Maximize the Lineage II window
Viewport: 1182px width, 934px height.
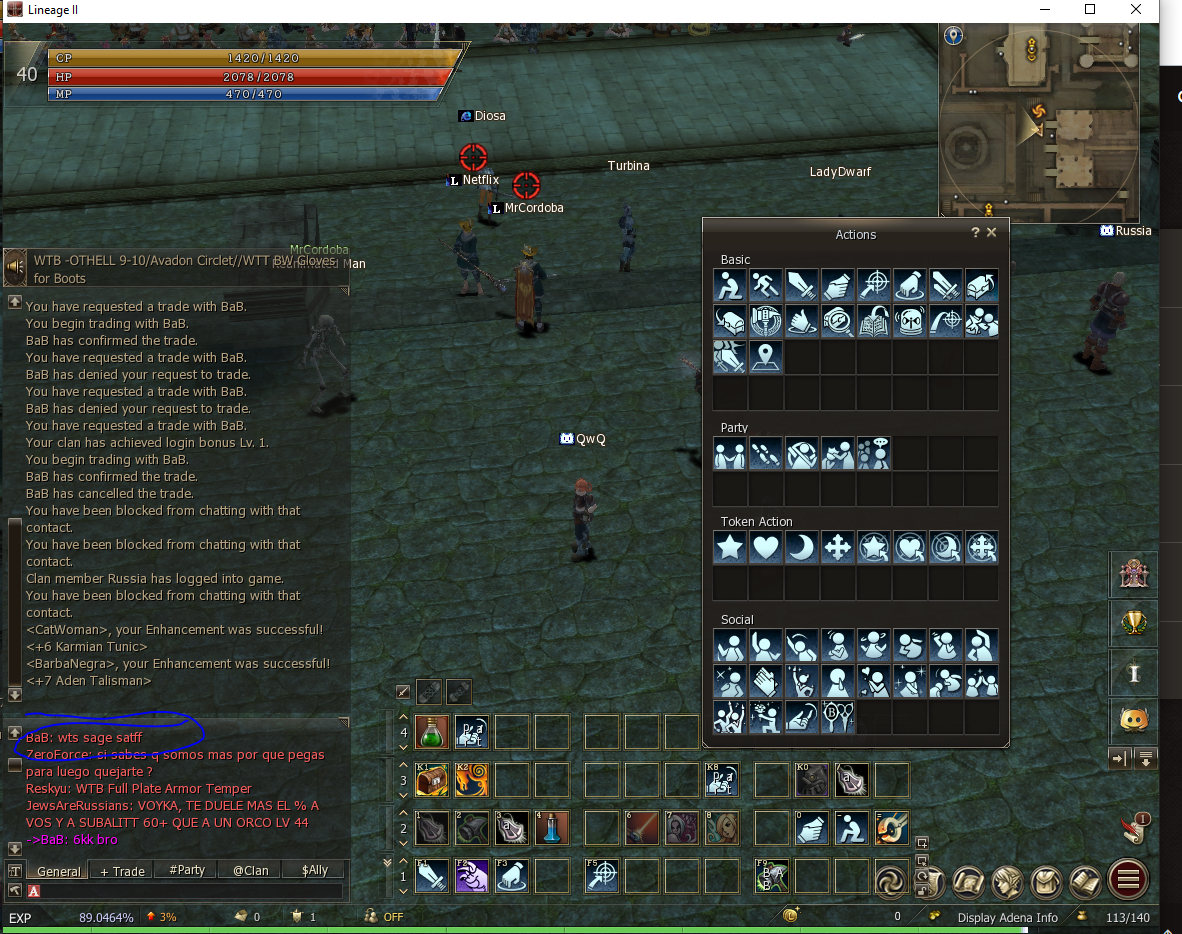pos(1090,10)
